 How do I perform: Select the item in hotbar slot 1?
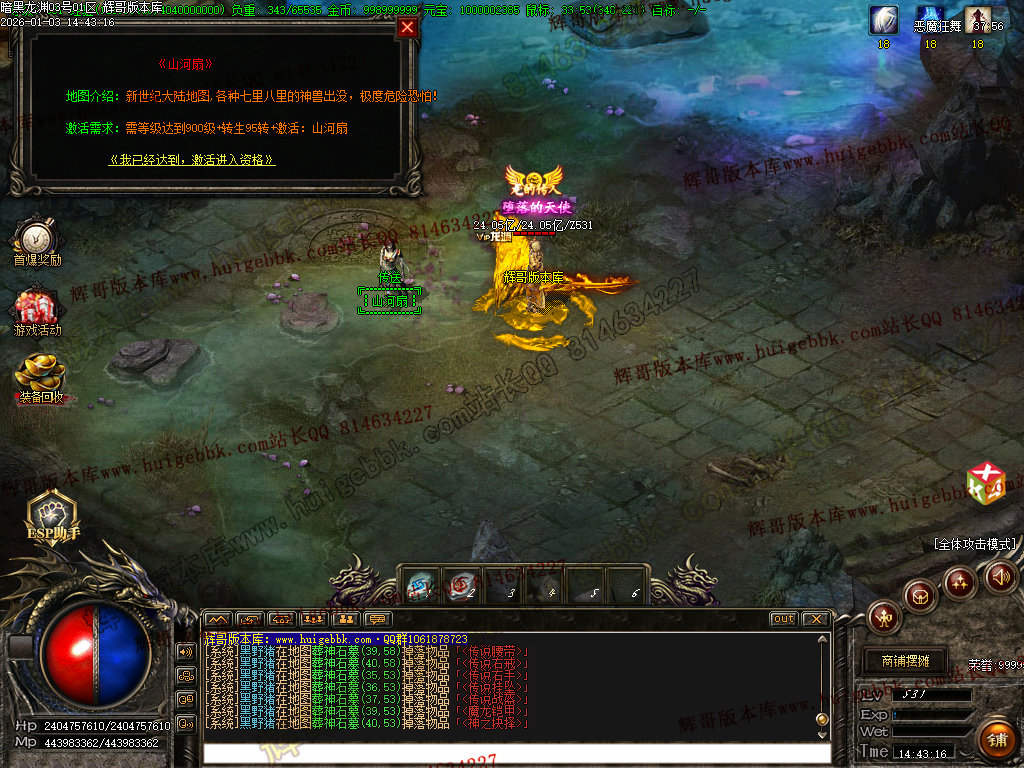pyautogui.click(x=420, y=586)
